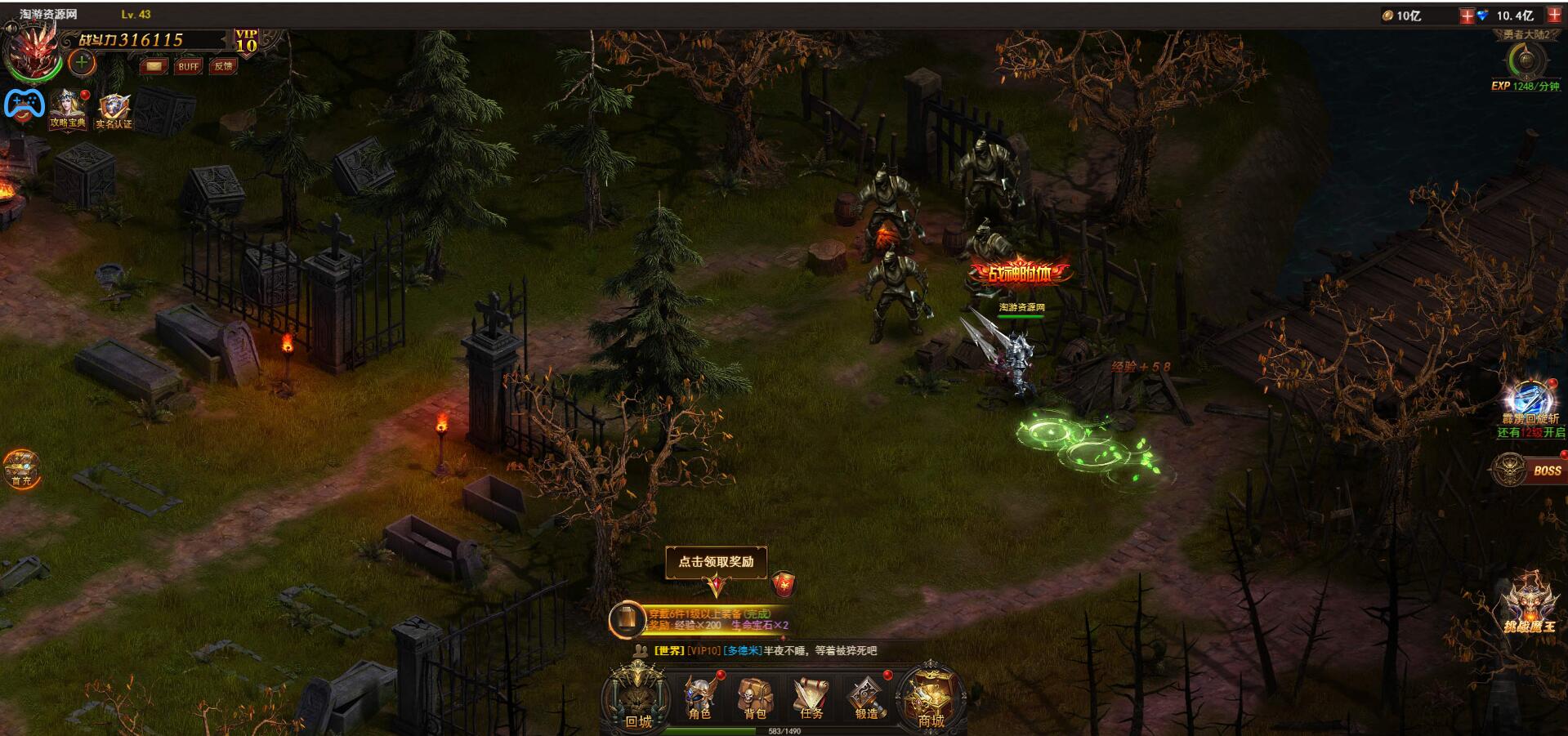This screenshot has height=736, width=1568.
Task: Click the blue gamepad overlay icon
Action: point(24,105)
